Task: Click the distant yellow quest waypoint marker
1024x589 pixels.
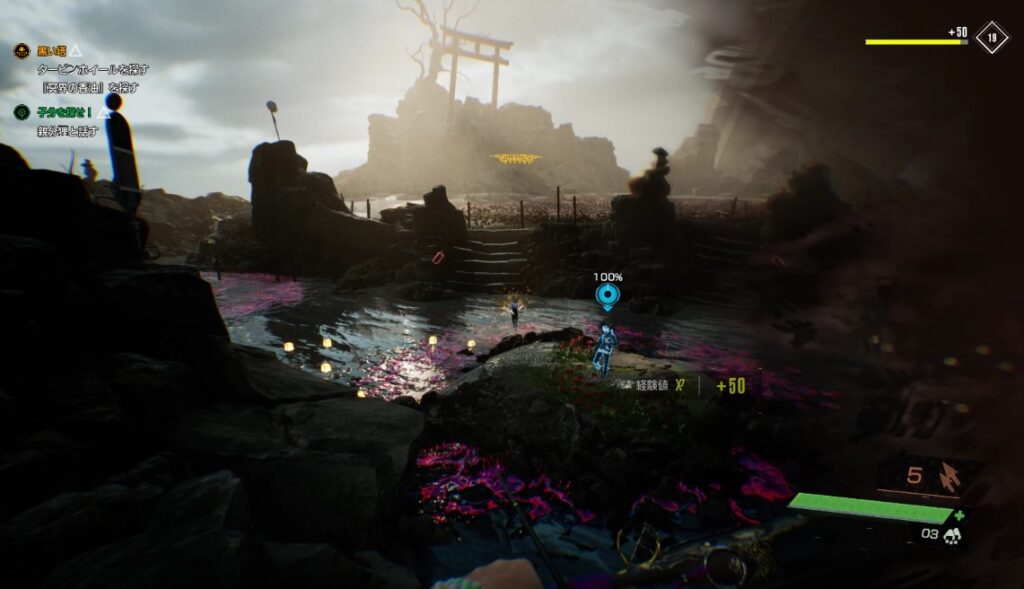Action: [516, 159]
